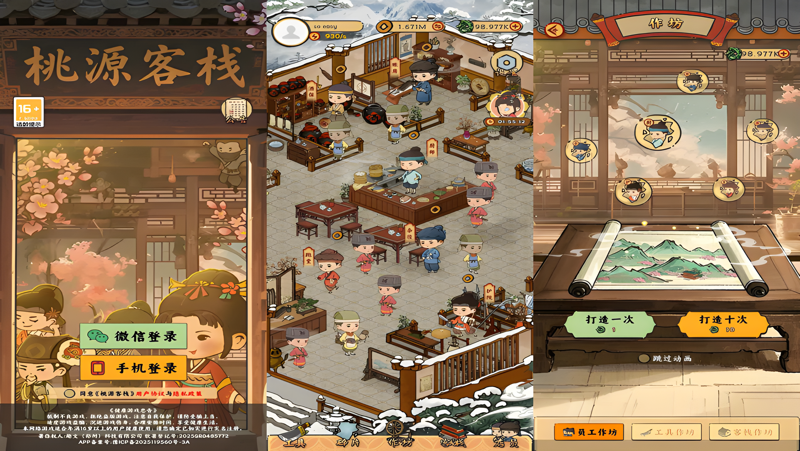This screenshot has width=800, height=451.
Task: Craft once with 打造一次
Action: coord(608,324)
